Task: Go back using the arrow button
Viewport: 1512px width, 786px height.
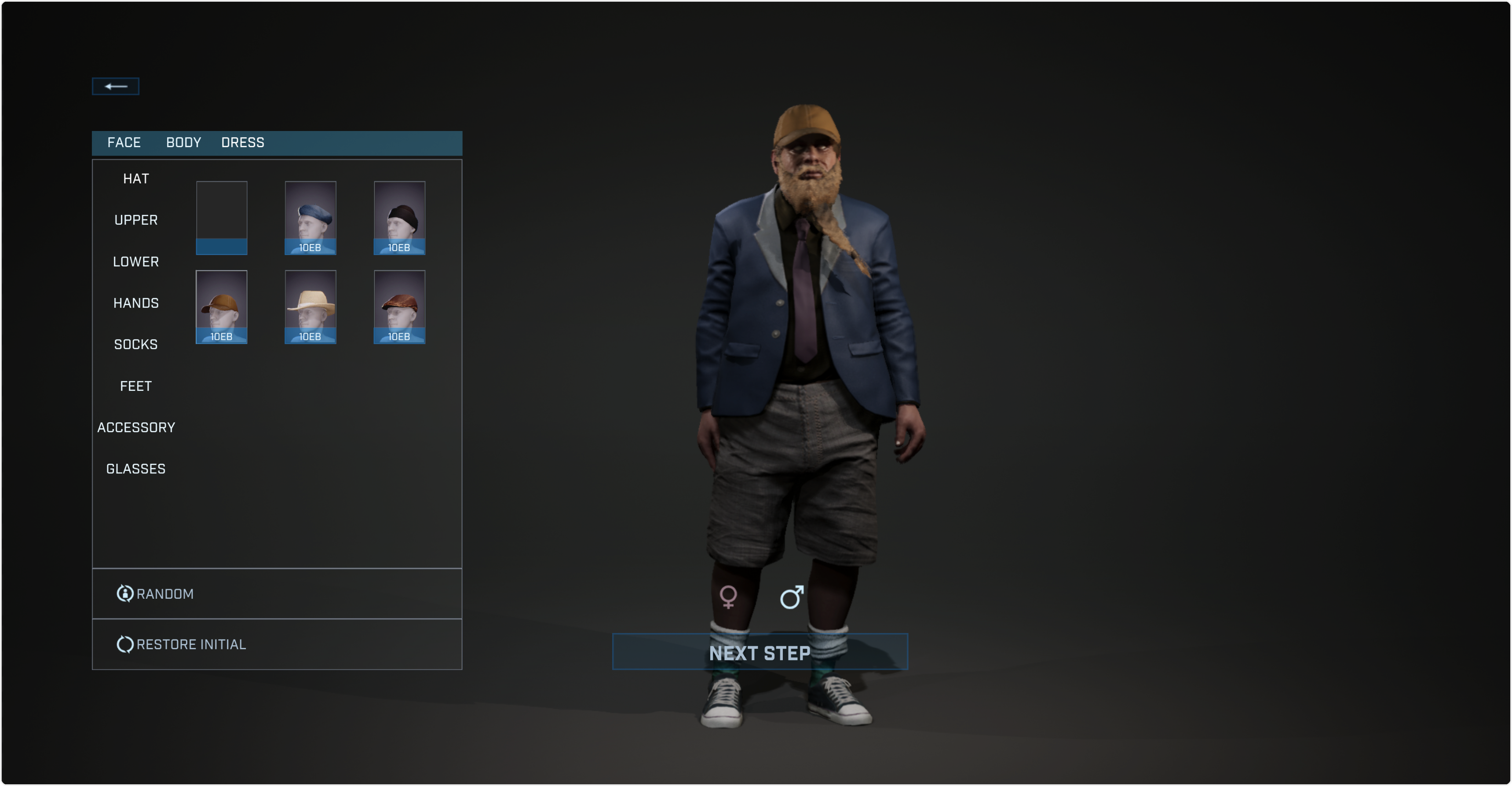Action: coord(116,86)
